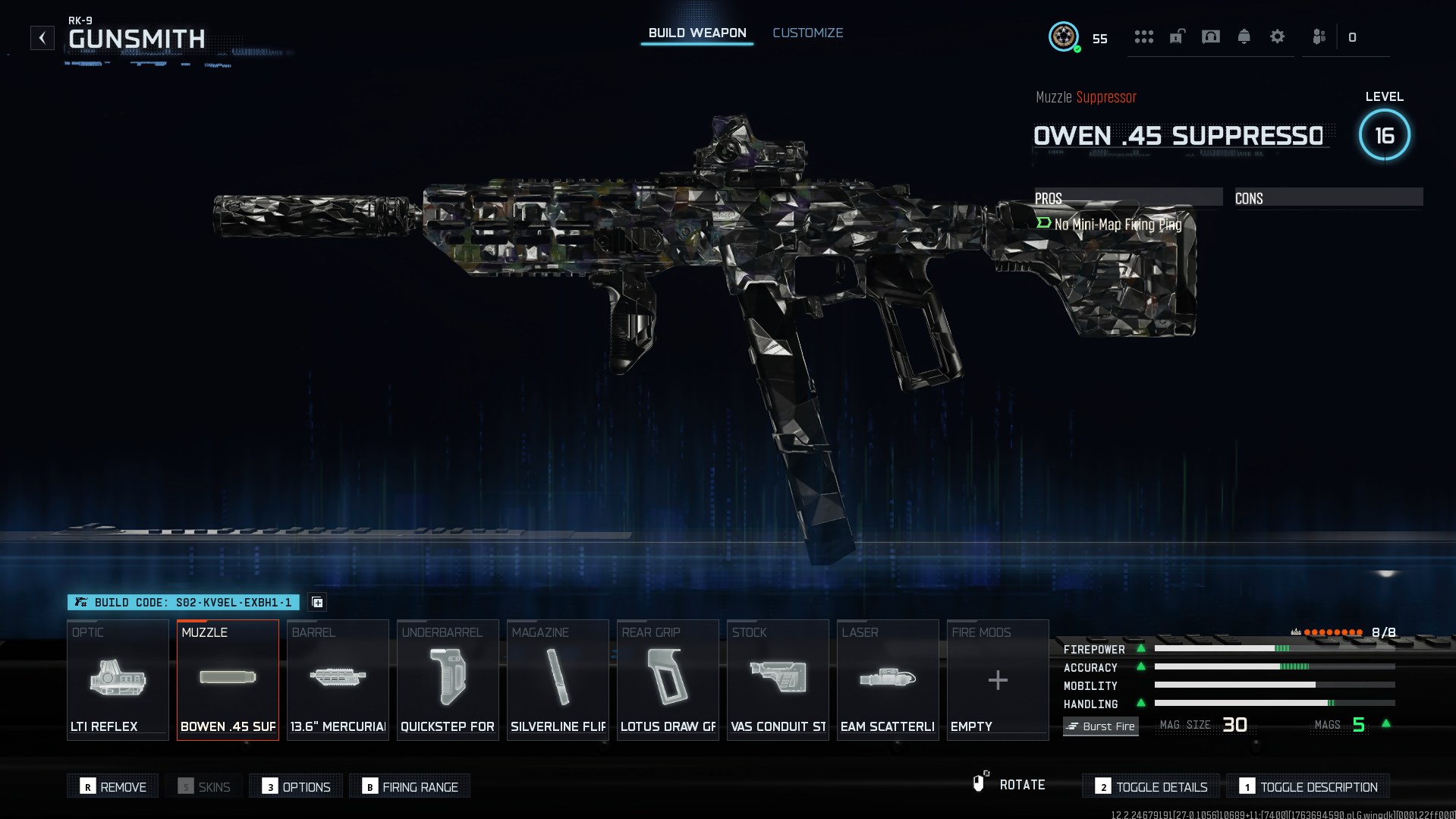Switch to the Customize tab
The width and height of the screenshot is (1456, 819).
click(x=807, y=33)
